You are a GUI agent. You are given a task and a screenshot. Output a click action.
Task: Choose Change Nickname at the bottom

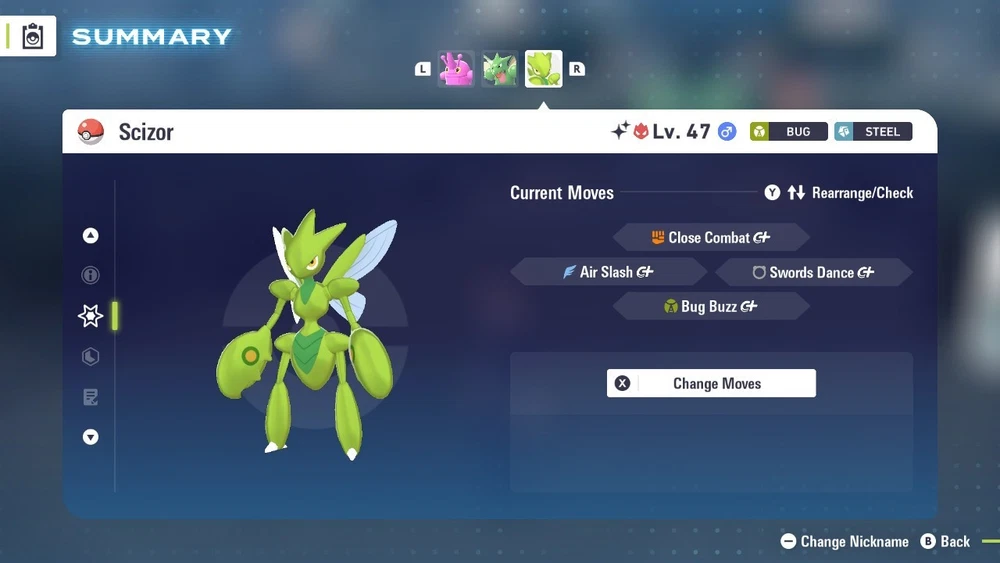[845, 541]
